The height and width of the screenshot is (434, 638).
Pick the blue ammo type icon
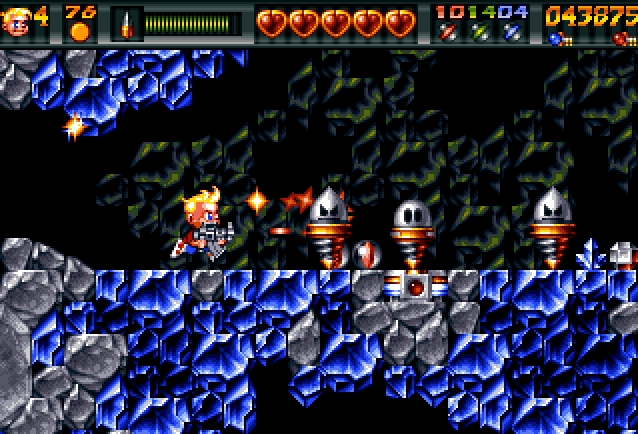click(x=512, y=33)
